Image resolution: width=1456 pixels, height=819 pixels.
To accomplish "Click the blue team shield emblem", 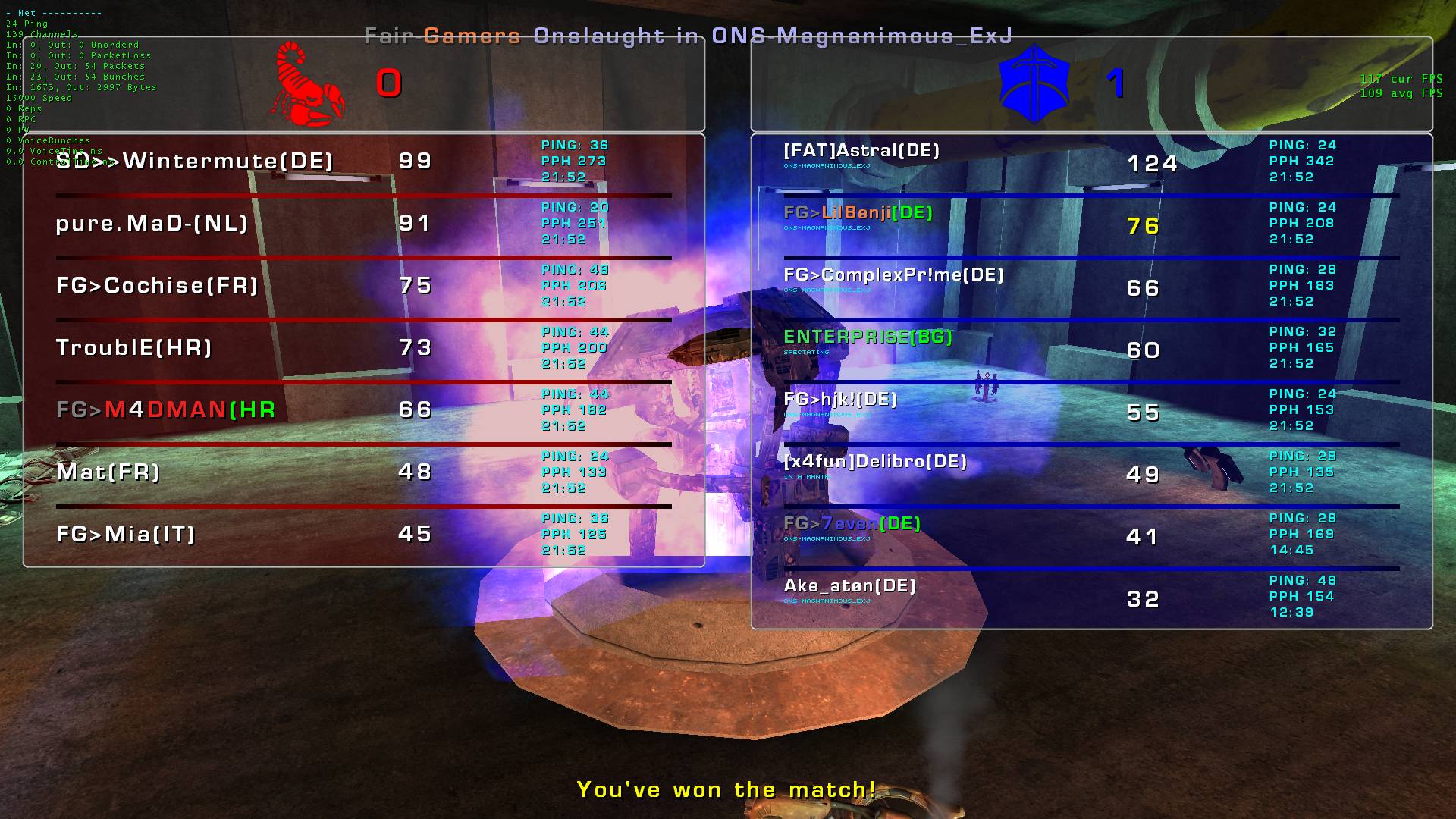I will [x=1034, y=83].
